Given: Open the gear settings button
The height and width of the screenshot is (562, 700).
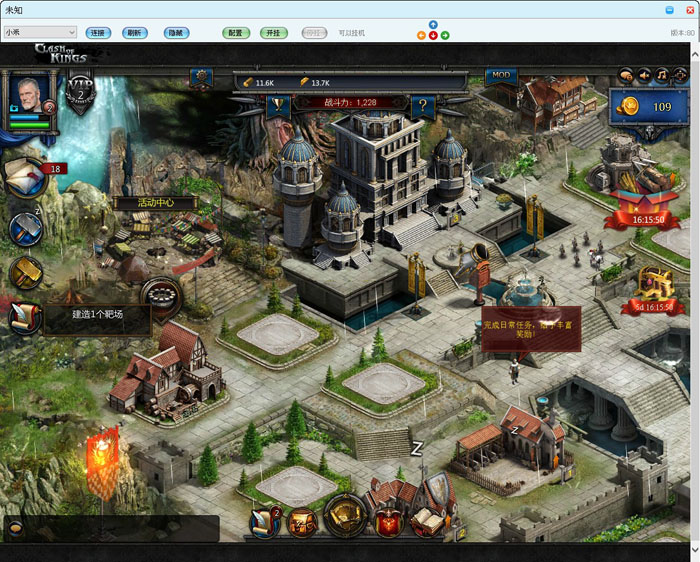Looking at the screenshot, I should tap(201, 76).
